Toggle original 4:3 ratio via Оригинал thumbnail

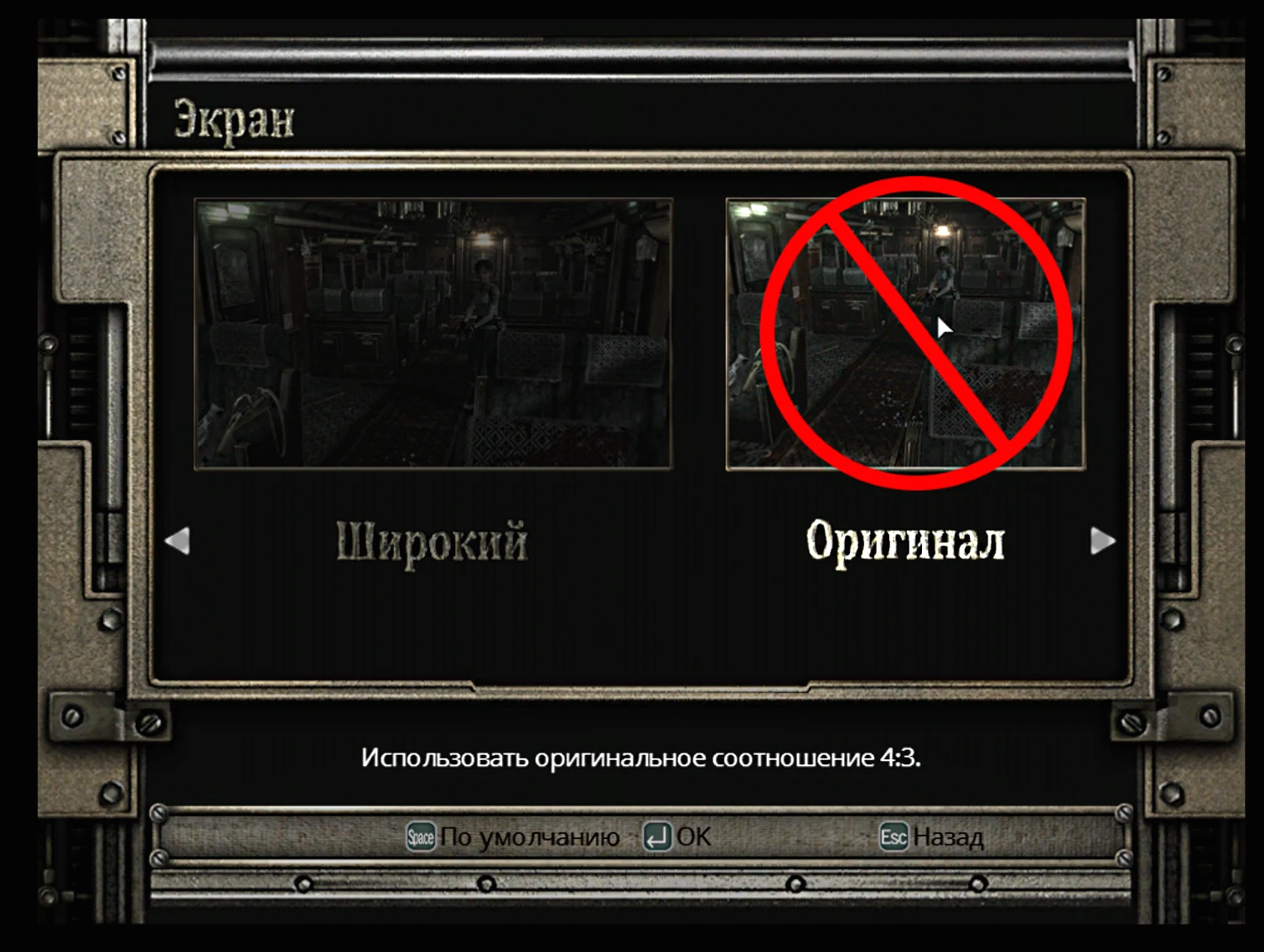pos(906,334)
